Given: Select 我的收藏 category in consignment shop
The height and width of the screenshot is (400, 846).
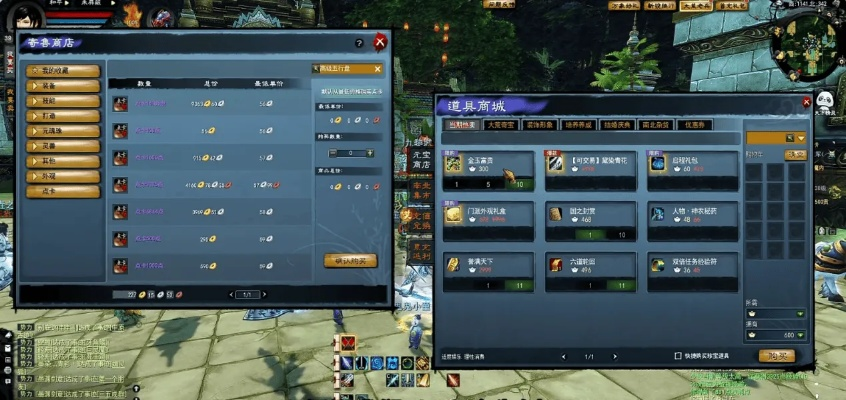Looking at the screenshot, I should (x=64, y=71).
